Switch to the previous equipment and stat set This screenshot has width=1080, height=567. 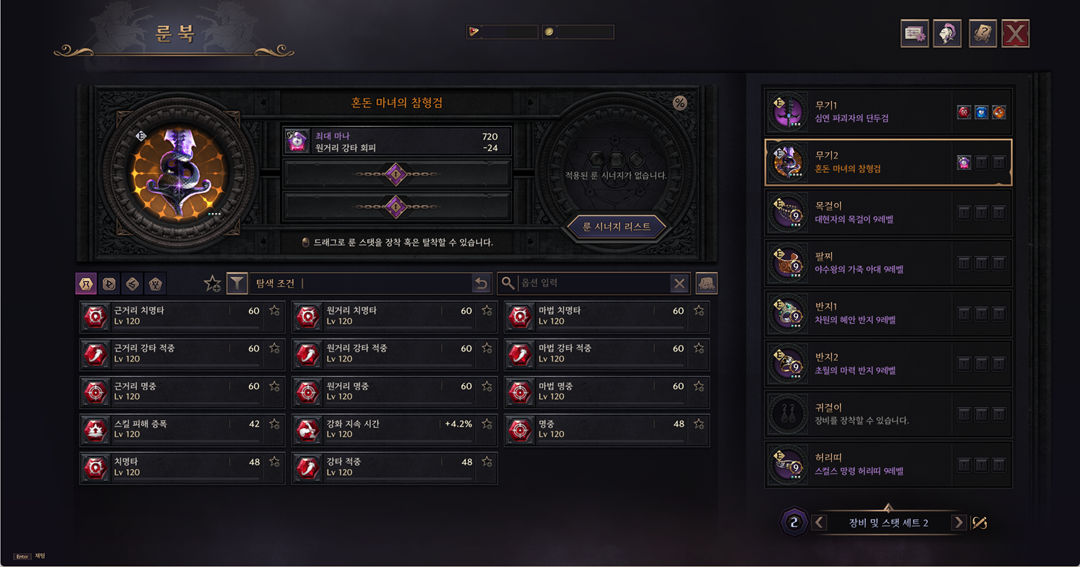point(820,522)
